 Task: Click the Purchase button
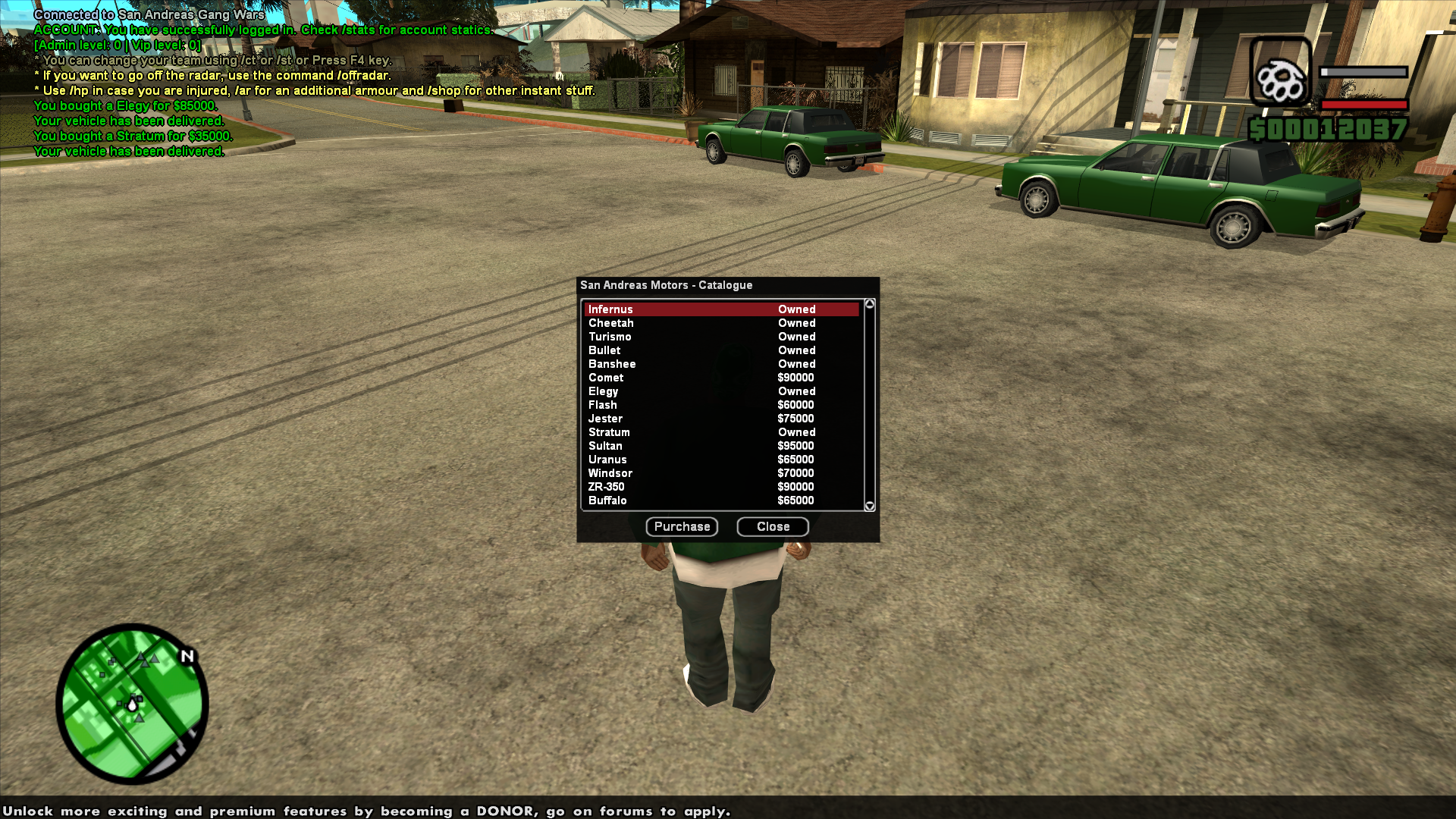(x=681, y=526)
